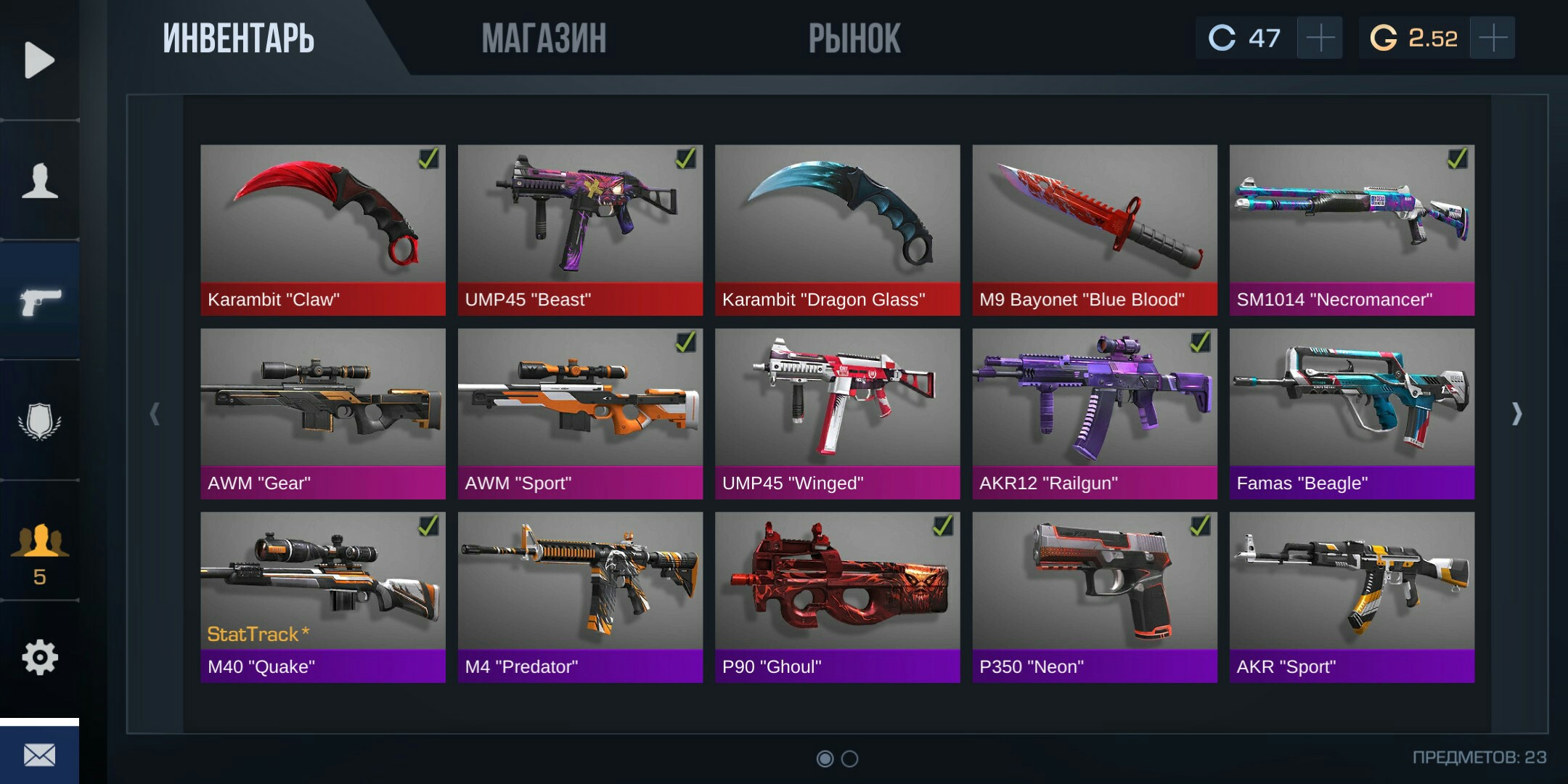Viewport: 1568px width, 784px height.
Task: Select the Famas "Beagle" item
Action: click(x=1352, y=413)
